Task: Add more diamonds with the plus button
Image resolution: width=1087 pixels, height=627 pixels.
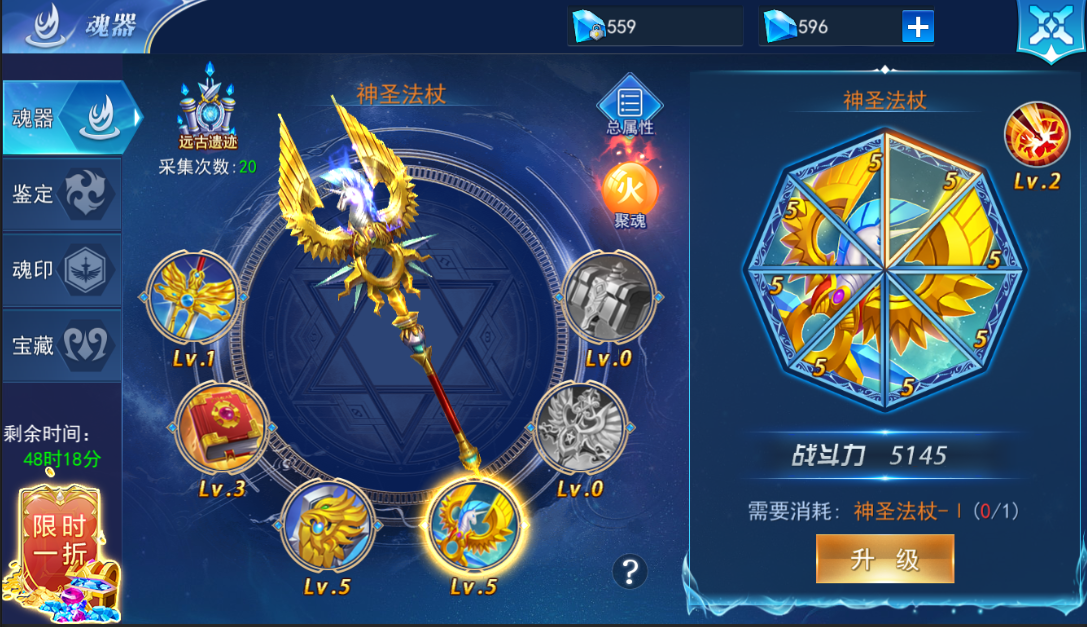Action: click(917, 27)
